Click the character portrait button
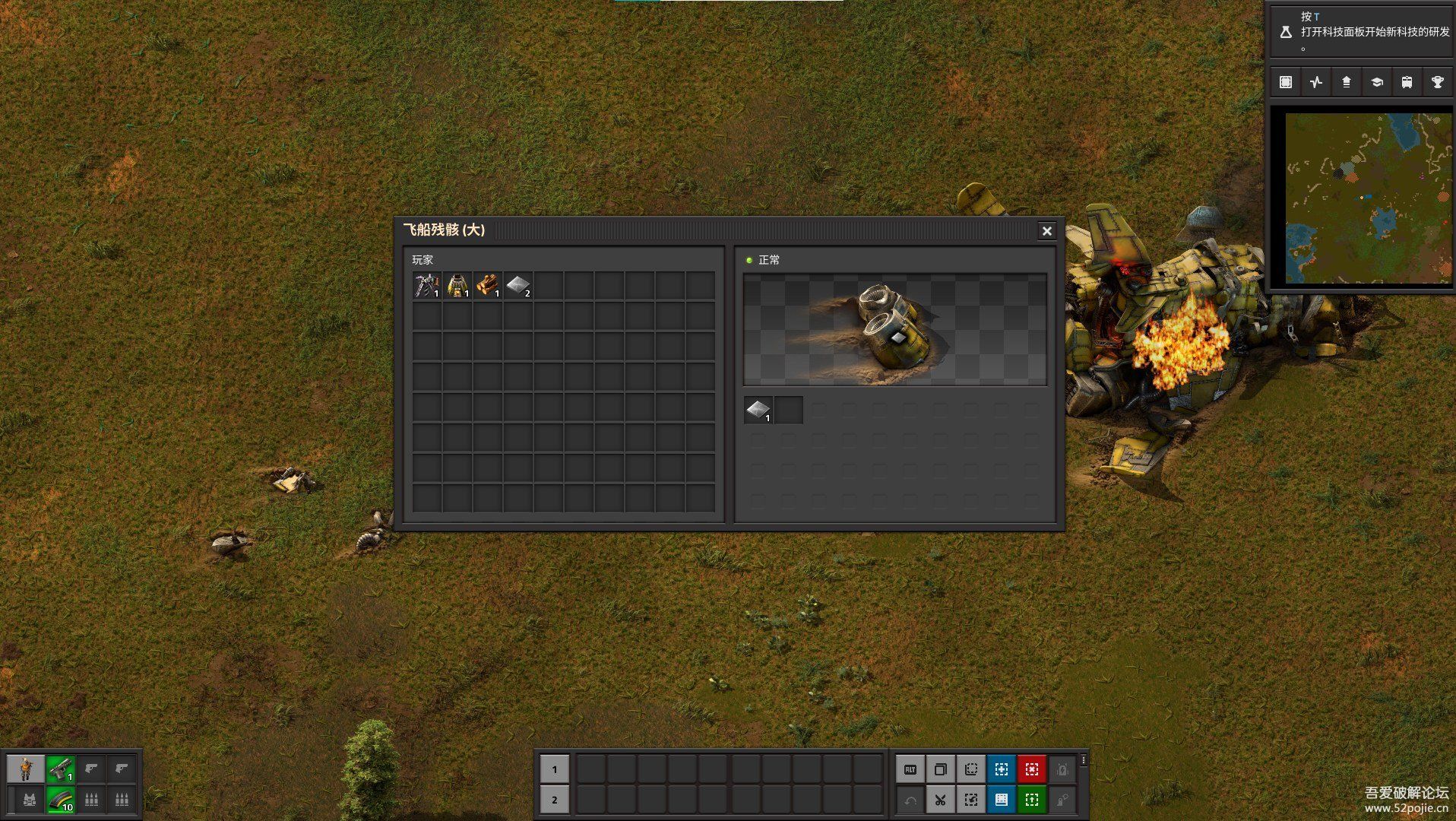The width and height of the screenshot is (1456, 821). pyautogui.click(x=26, y=769)
